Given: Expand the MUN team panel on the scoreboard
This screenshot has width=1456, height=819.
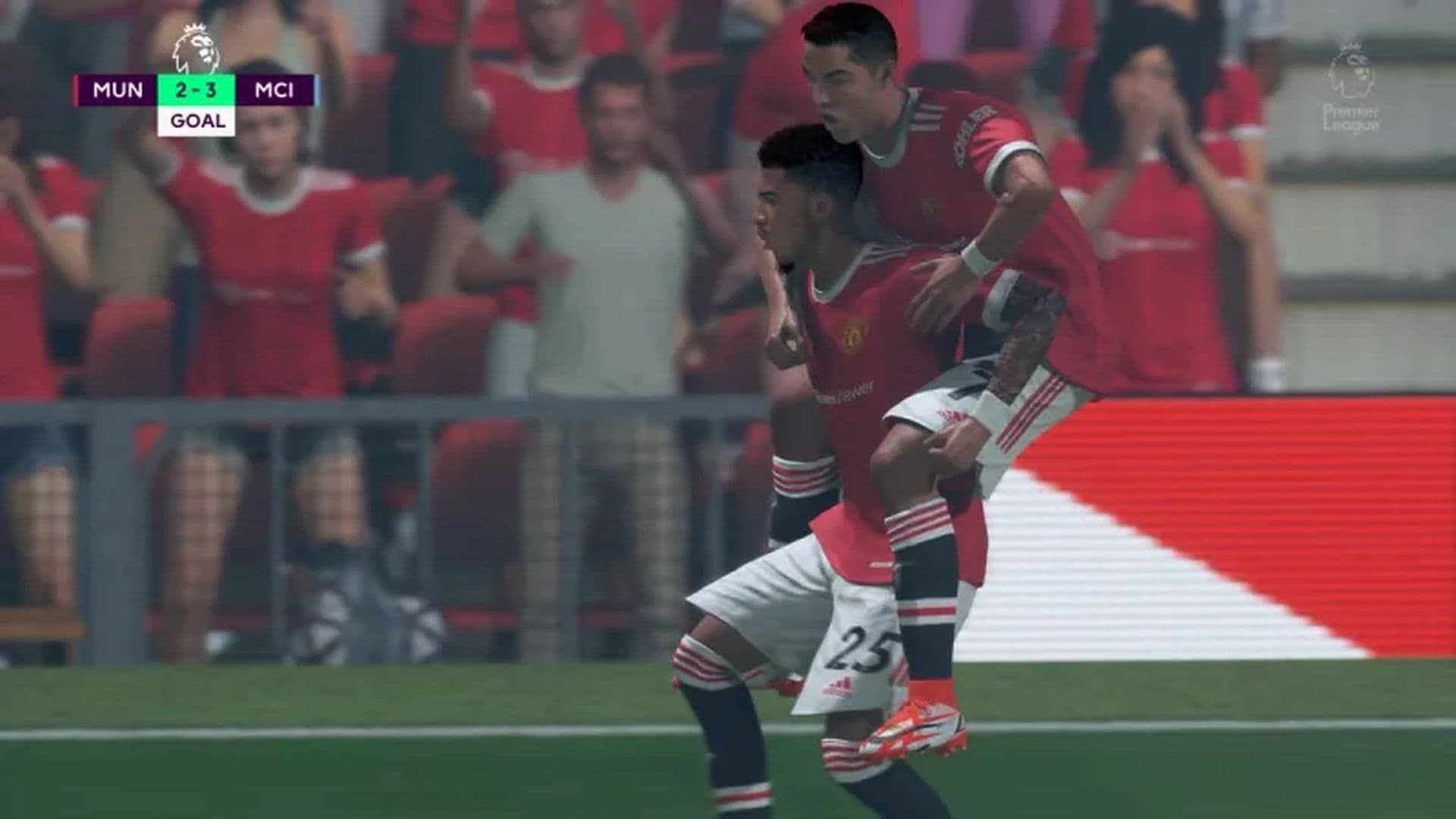Looking at the screenshot, I should coord(118,89).
